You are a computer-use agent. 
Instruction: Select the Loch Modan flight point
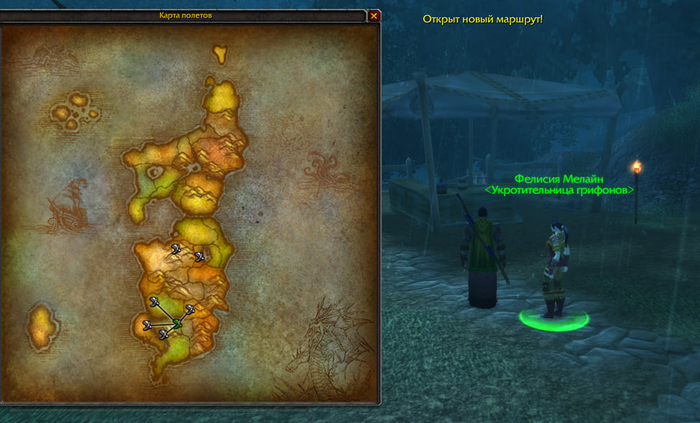[x=200, y=257]
